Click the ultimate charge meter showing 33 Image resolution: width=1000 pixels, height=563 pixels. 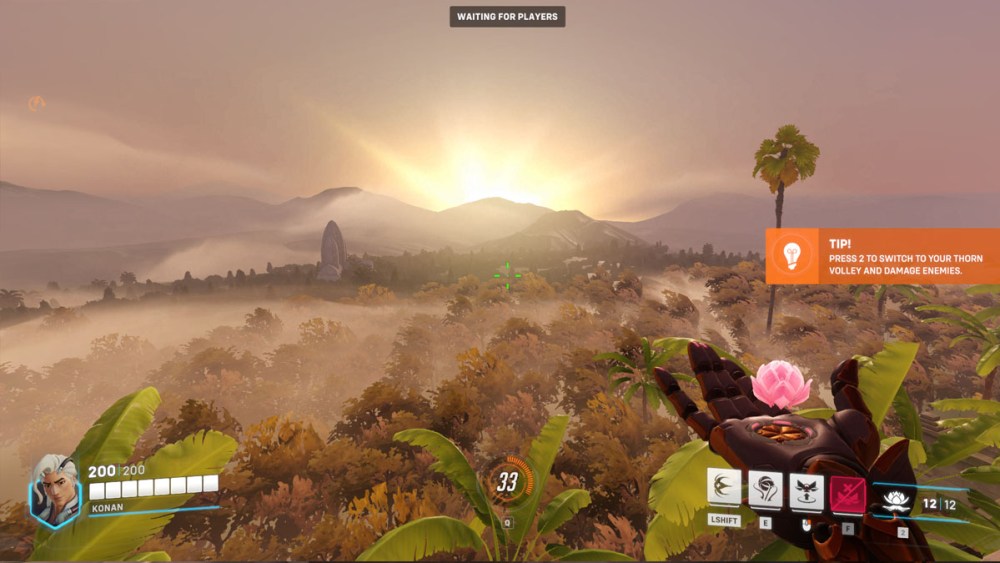(508, 482)
